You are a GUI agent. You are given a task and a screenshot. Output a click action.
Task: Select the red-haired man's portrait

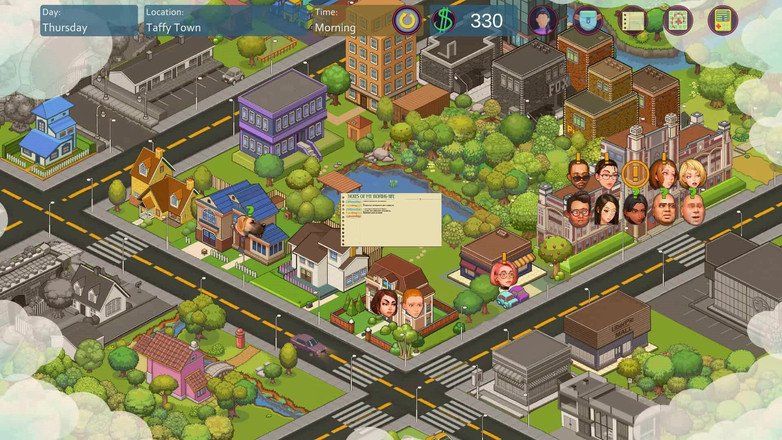pos(412,301)
